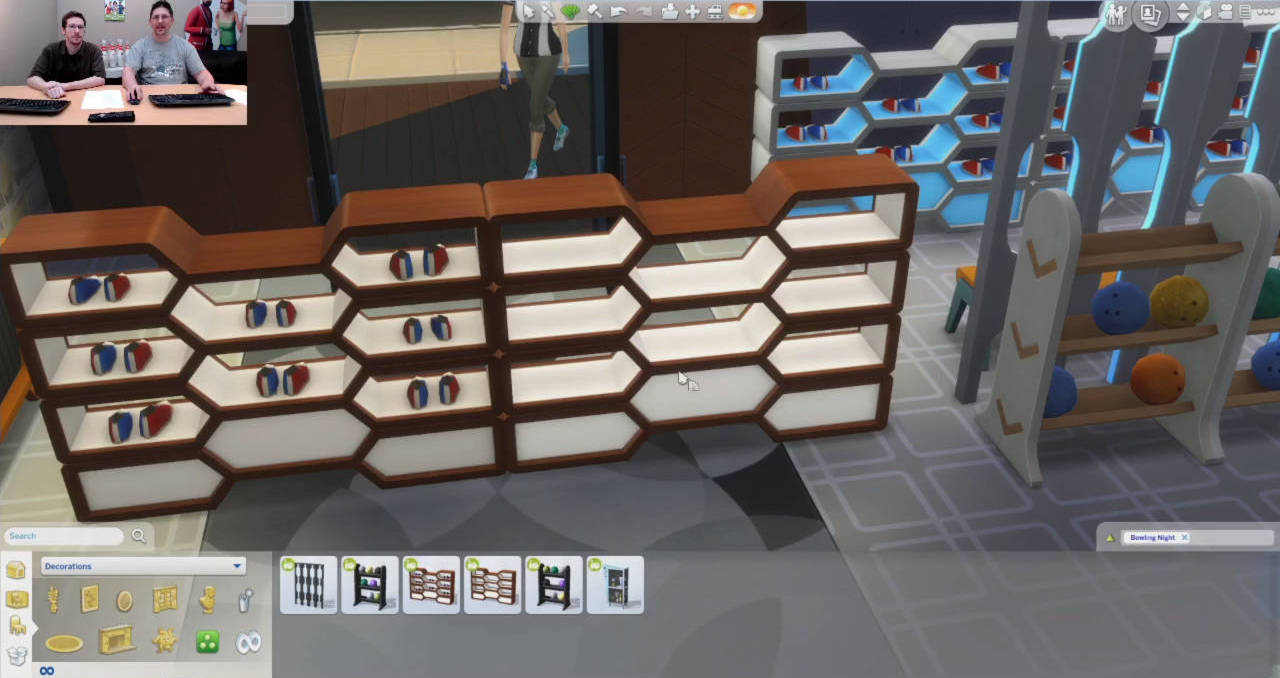Screen dimensions: 1280x678
Task: Click the green three-dot misc category icon
Action: pos(207,642)
